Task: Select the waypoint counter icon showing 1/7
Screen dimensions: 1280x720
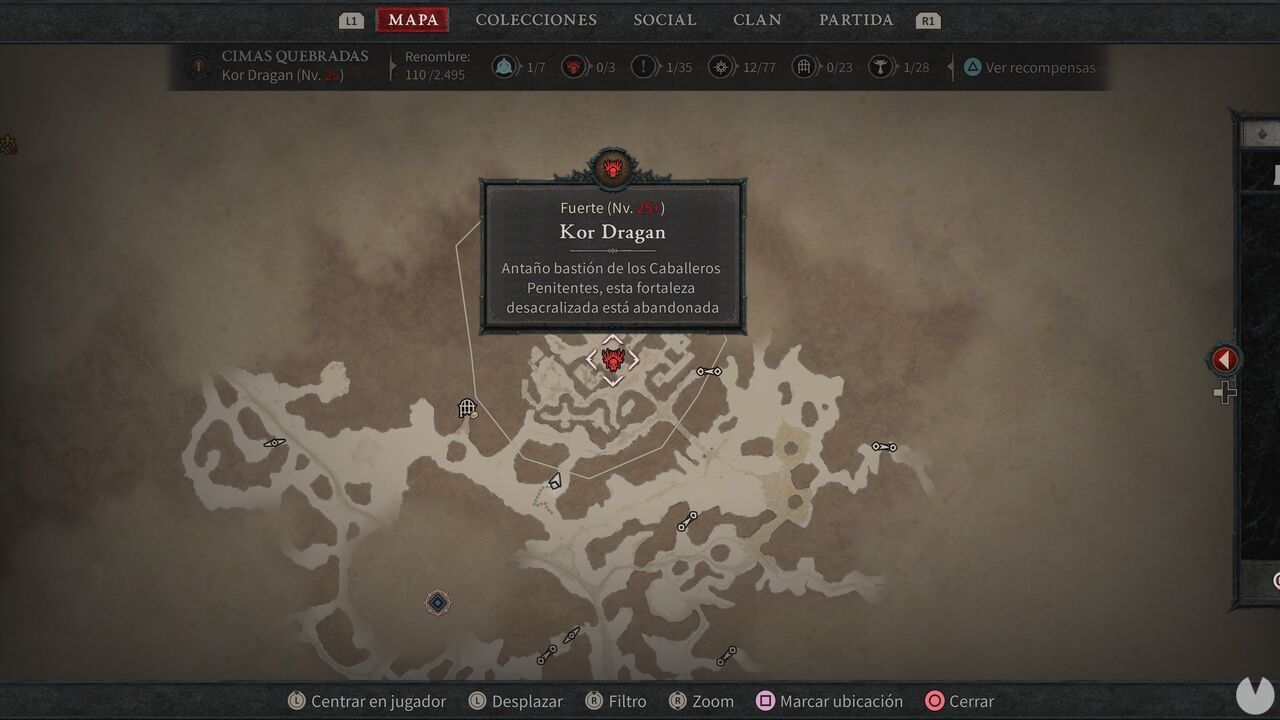Action: [505, 67]
